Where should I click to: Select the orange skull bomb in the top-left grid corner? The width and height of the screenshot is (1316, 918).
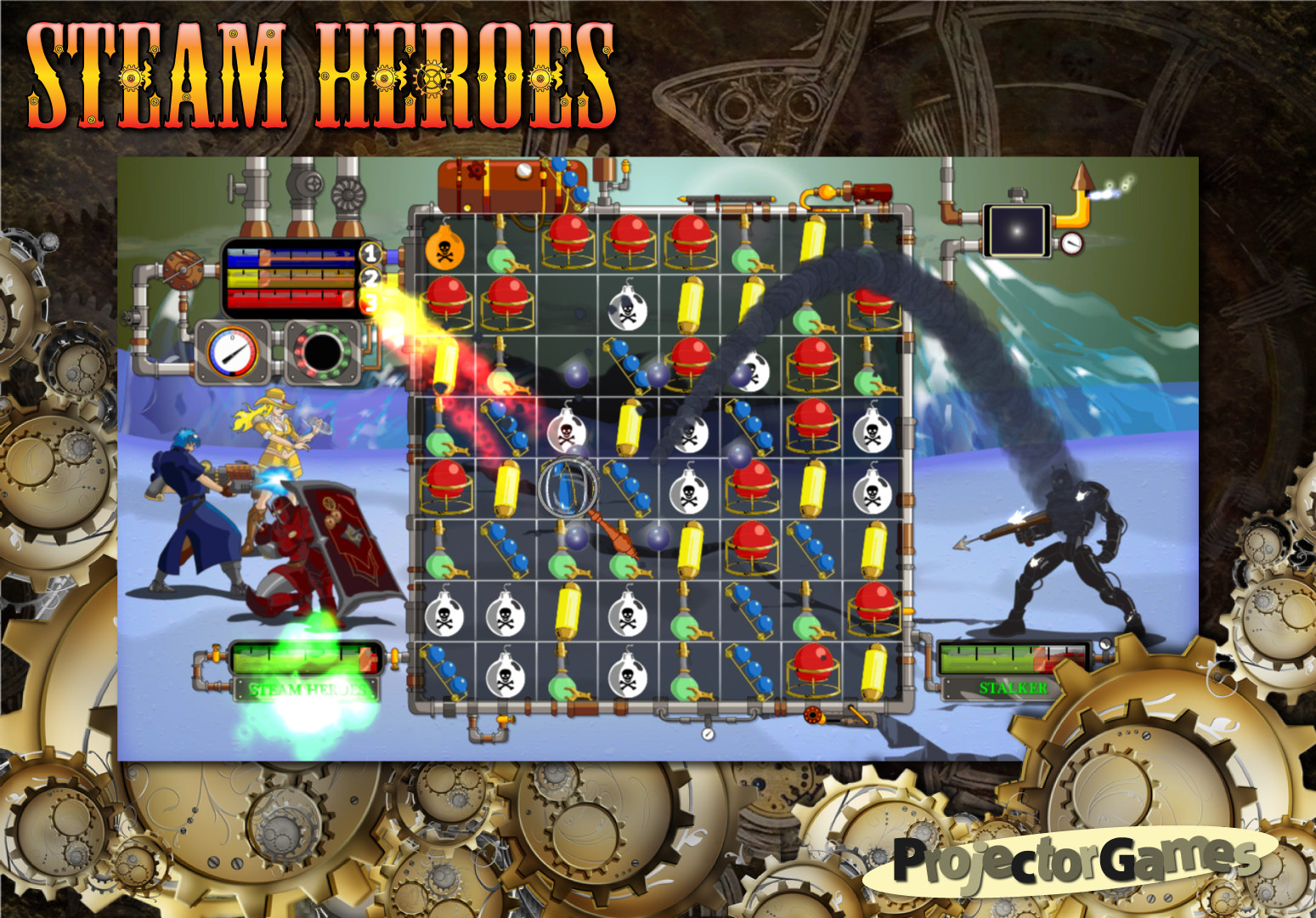445,249
